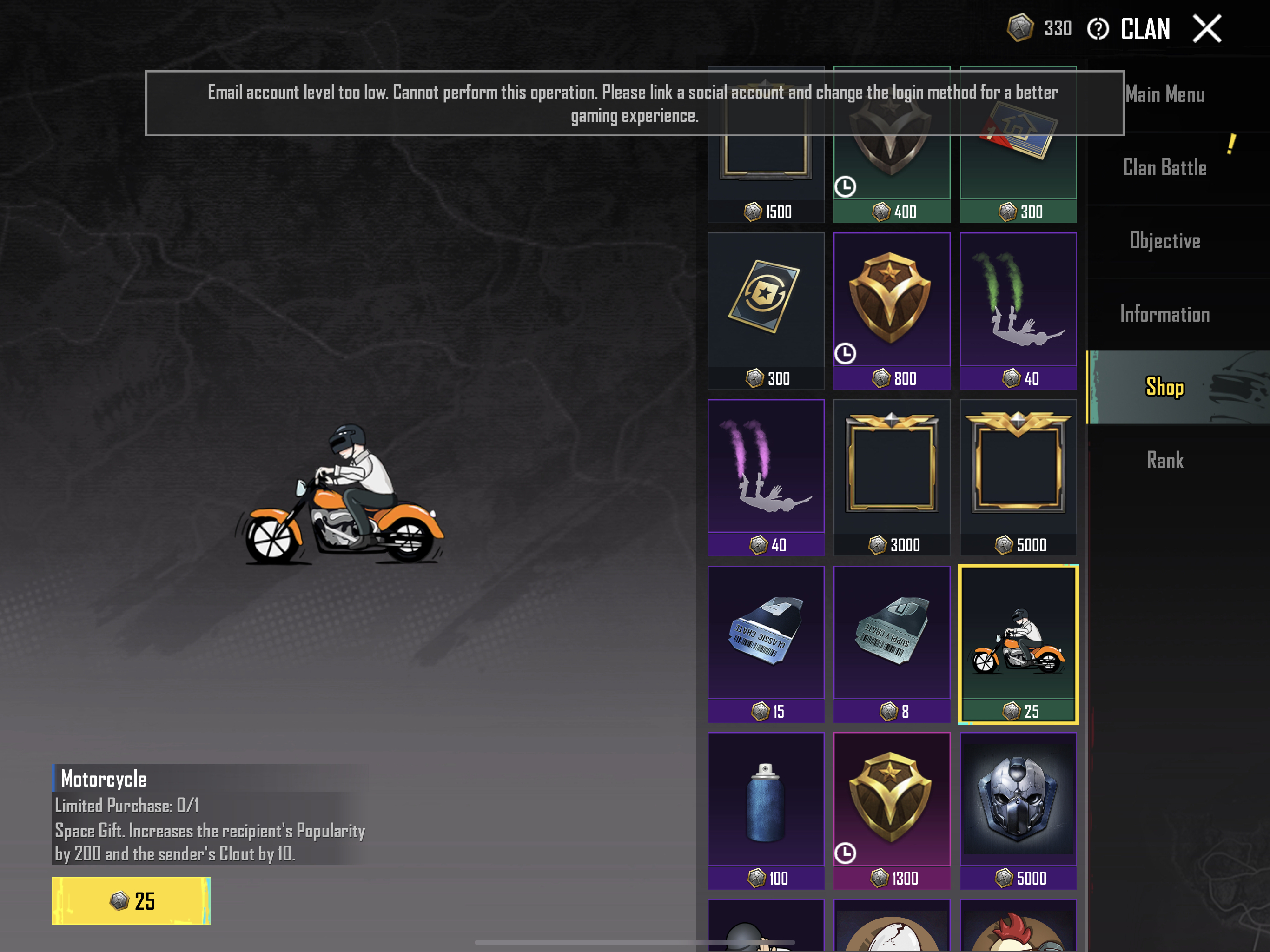1270x952 pixels.
Task: Show the clan Information tab
Action: (x=1164, y=314)
